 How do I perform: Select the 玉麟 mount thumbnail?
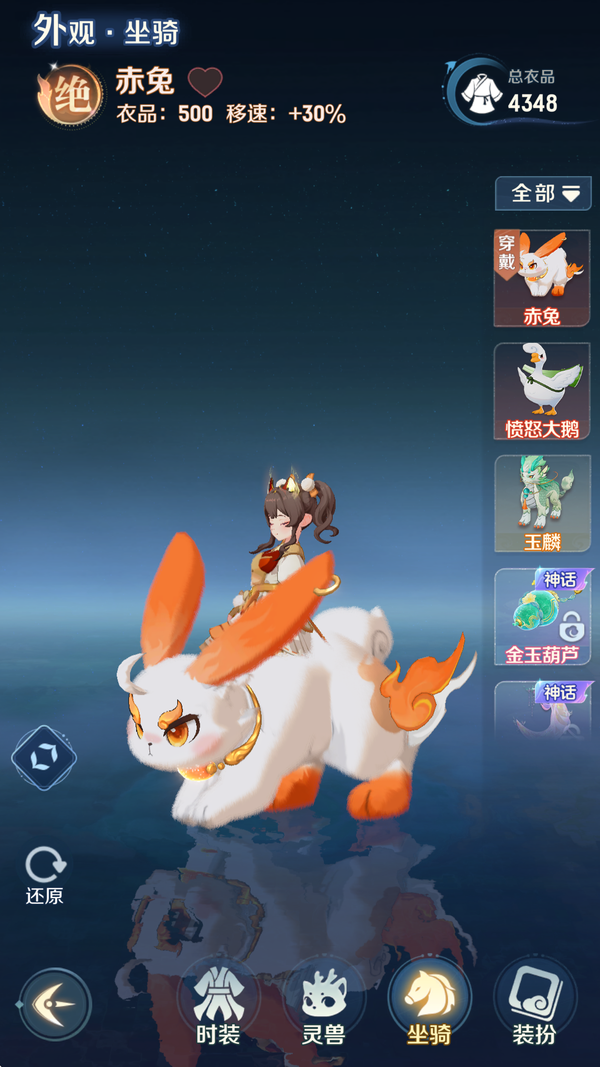point(542,503)
